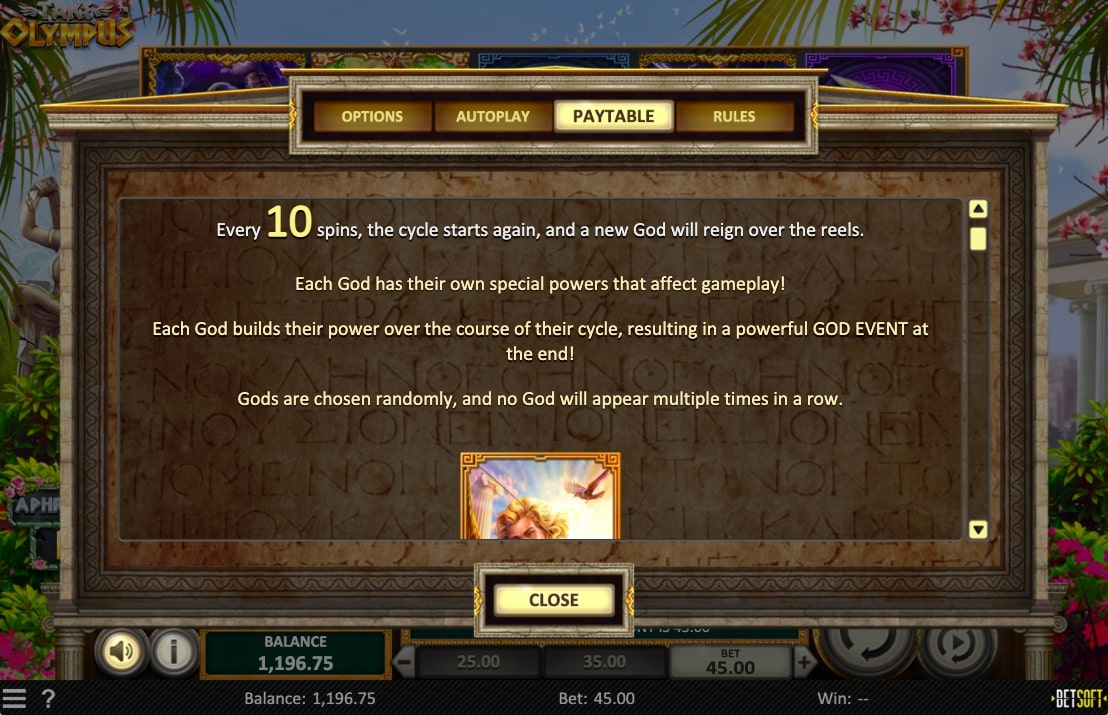Show the Rules tab

tap(734, 116)
